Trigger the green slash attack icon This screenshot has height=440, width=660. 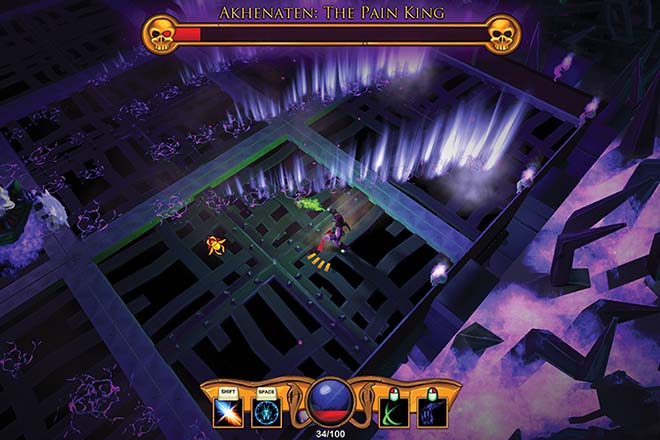pyautogui.click(x=394, y=412)
